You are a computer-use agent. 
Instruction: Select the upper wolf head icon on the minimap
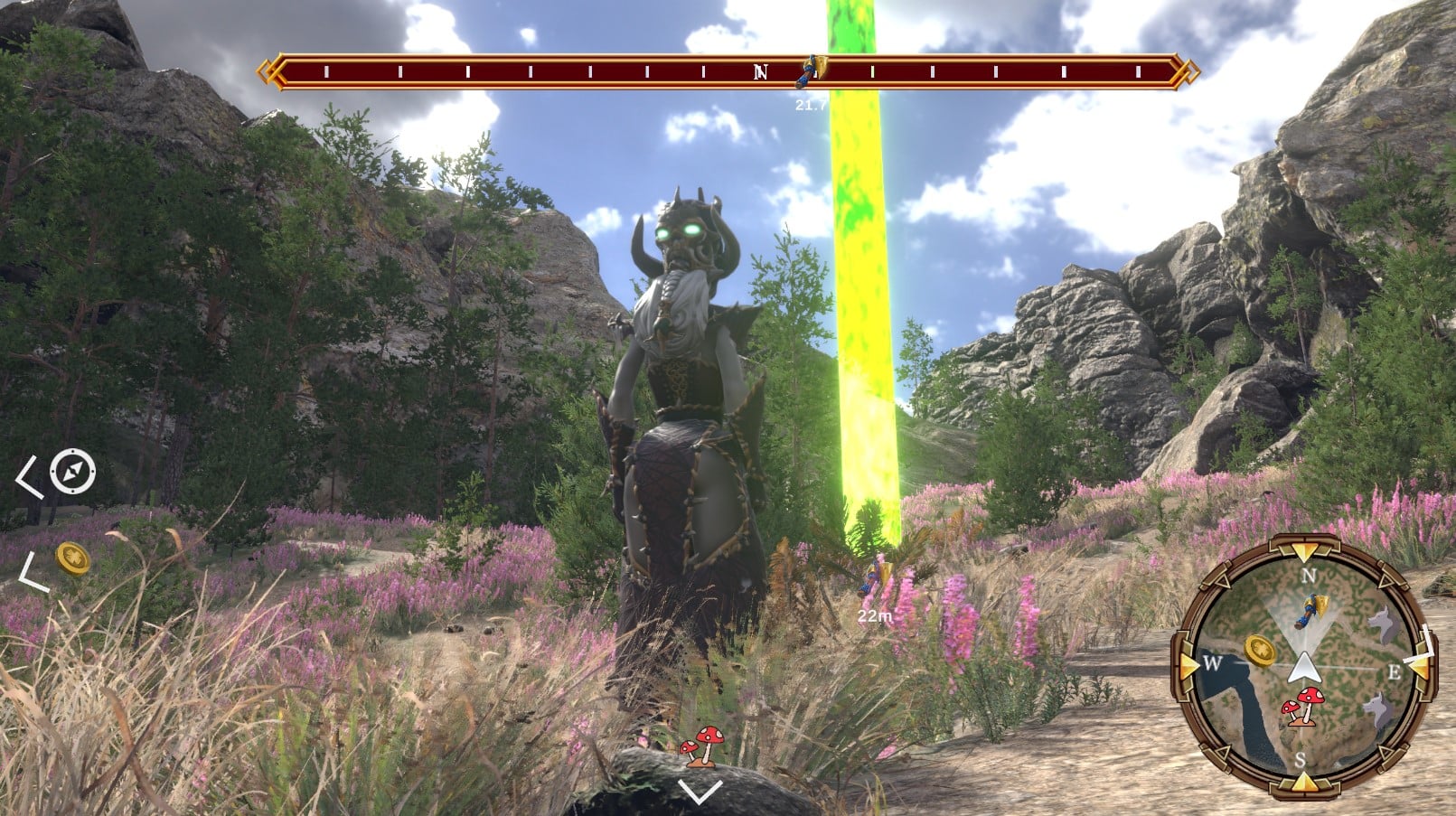[1383, 621]
